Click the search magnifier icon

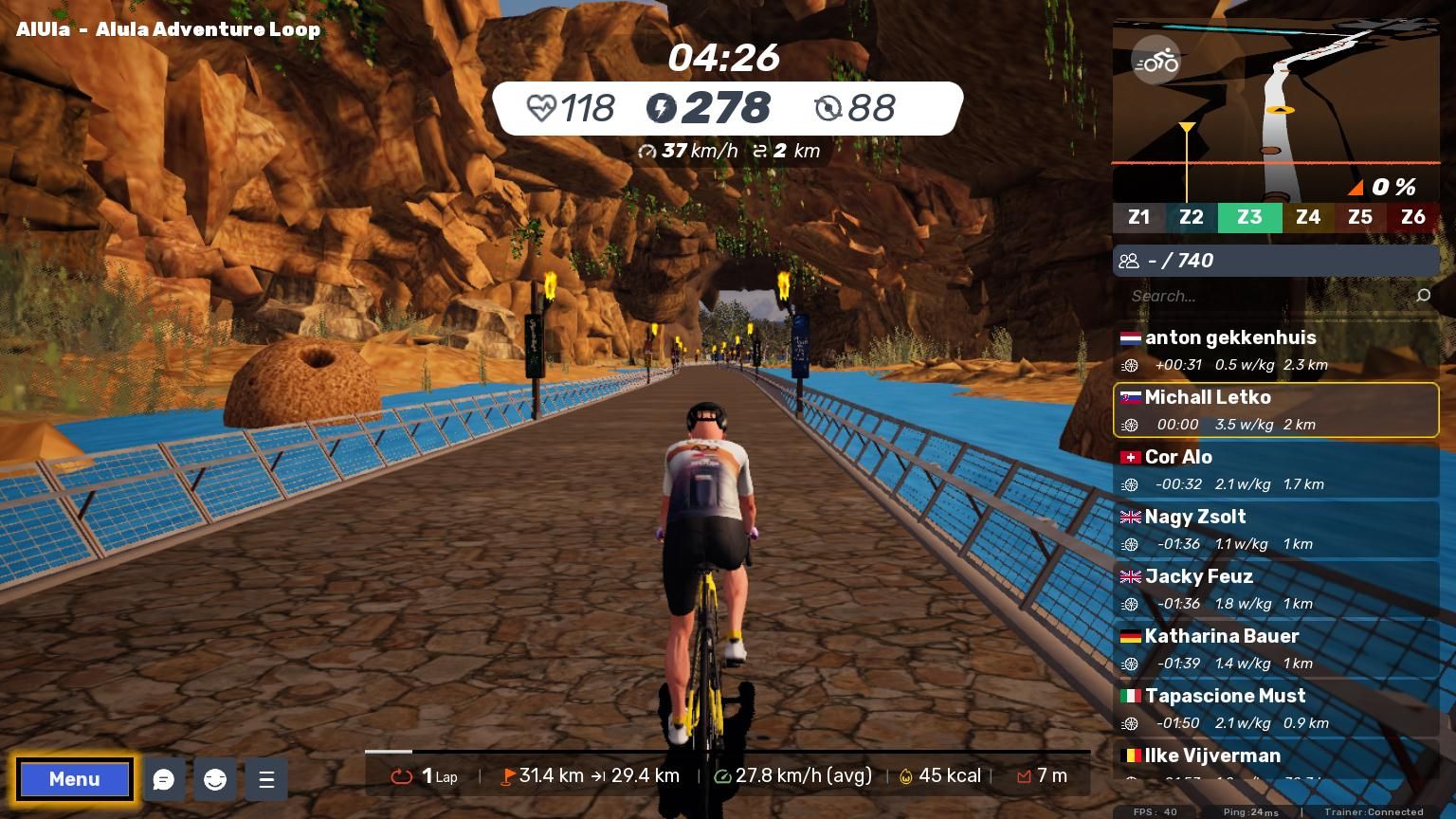(x=1423, y=296)
